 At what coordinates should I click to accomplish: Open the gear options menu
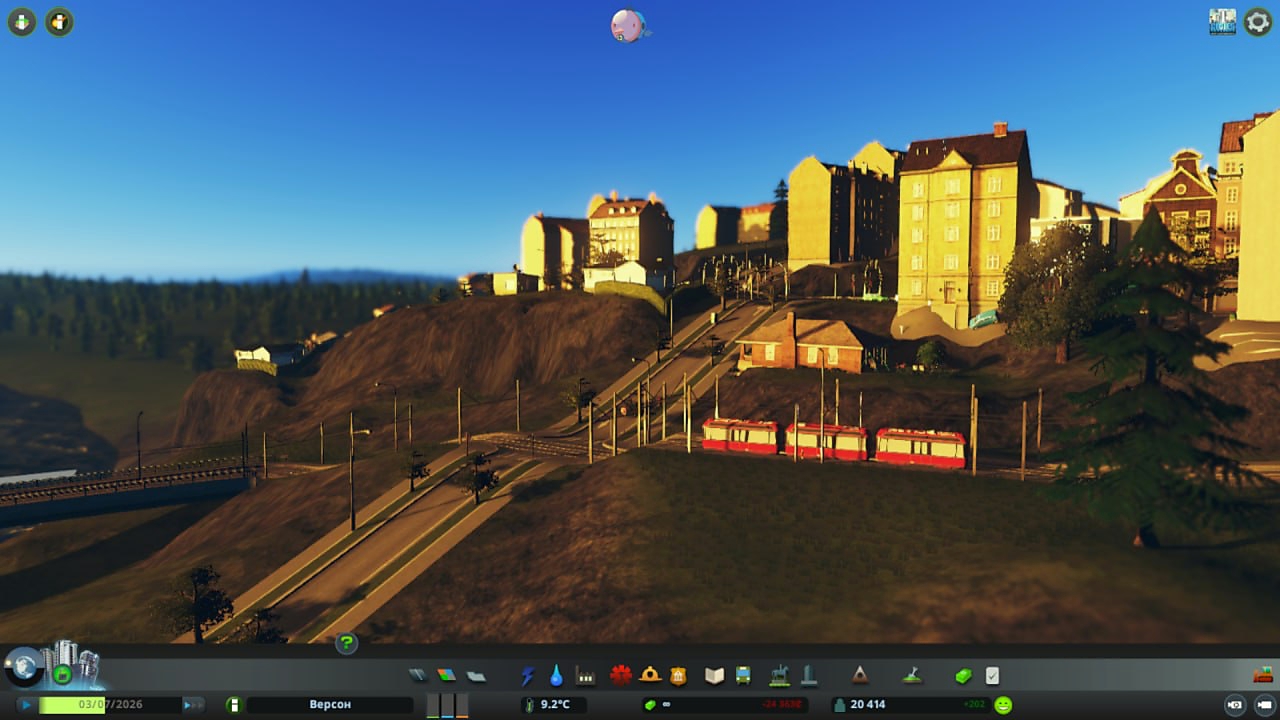tap(1257, 22)
